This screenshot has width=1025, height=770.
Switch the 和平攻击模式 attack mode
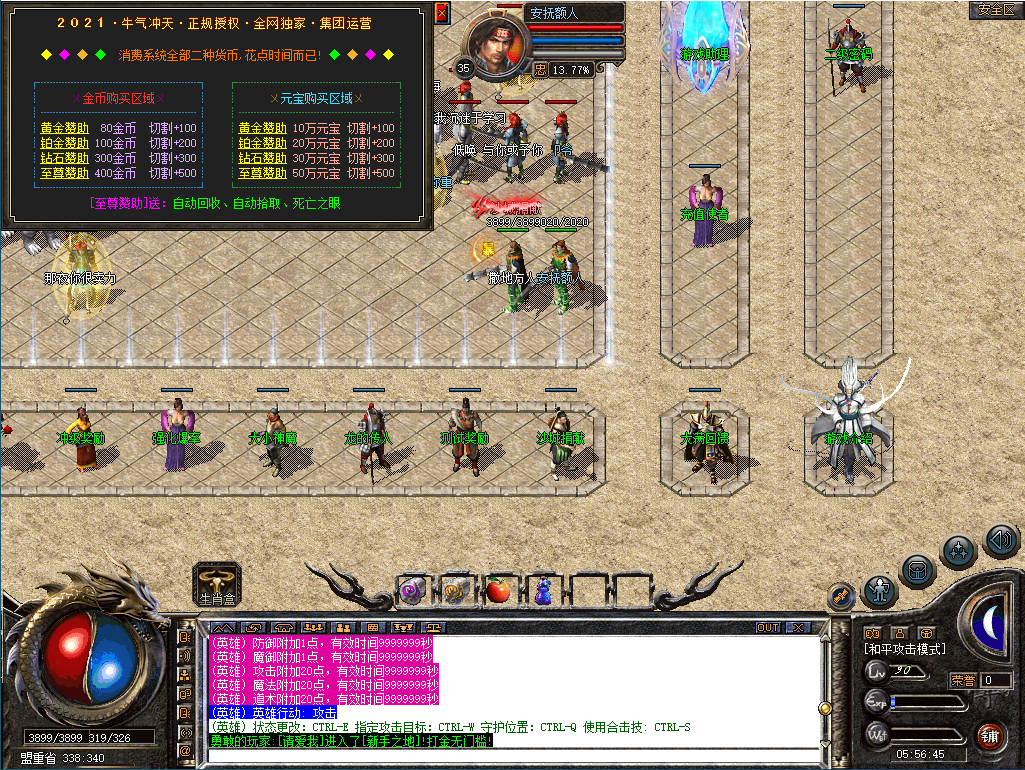coord(904,649)
